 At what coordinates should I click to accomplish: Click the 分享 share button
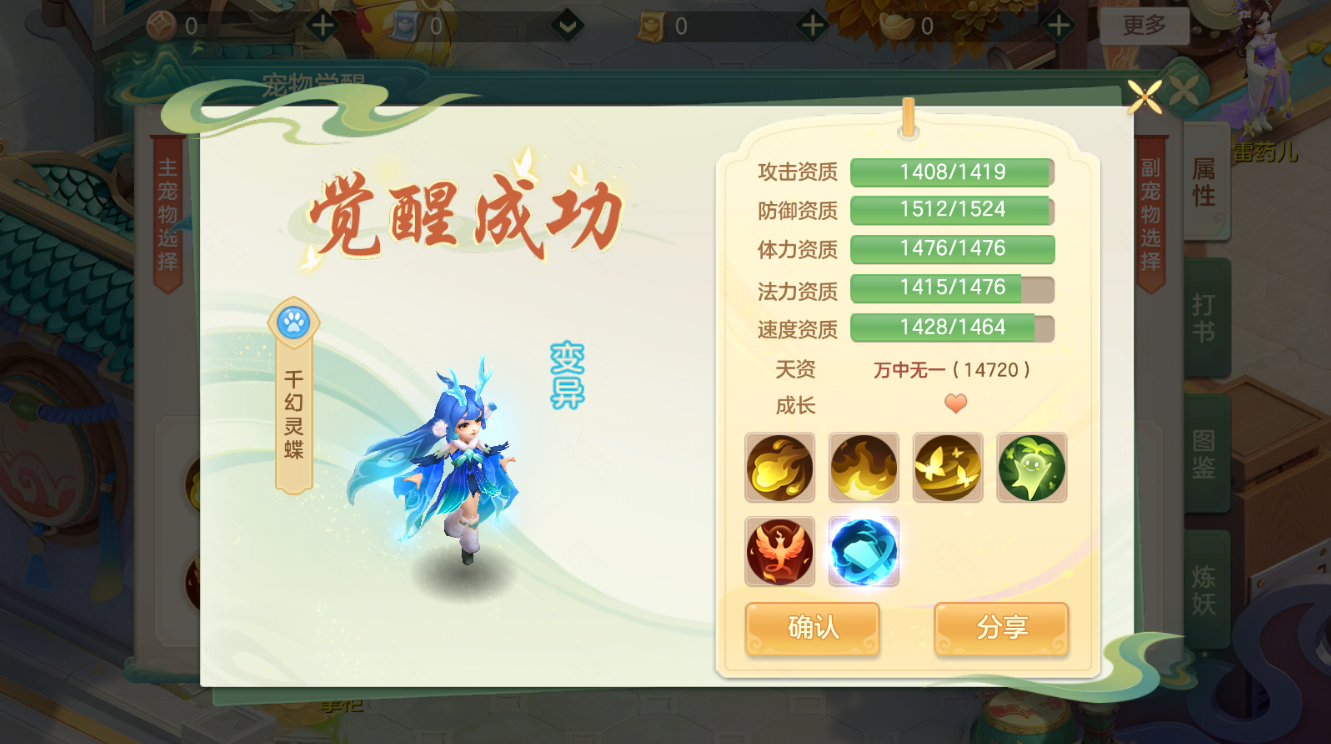[x=1000, y=630]
